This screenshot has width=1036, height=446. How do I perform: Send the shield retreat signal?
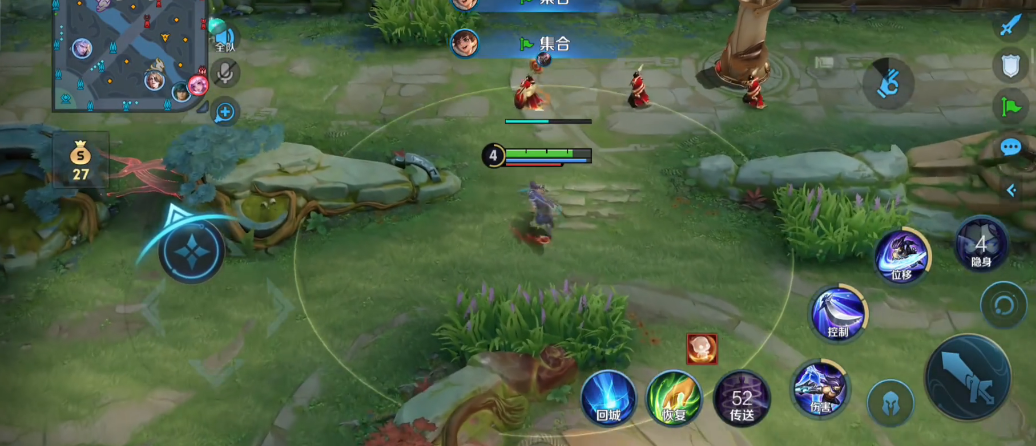[x=1010, y=66]
